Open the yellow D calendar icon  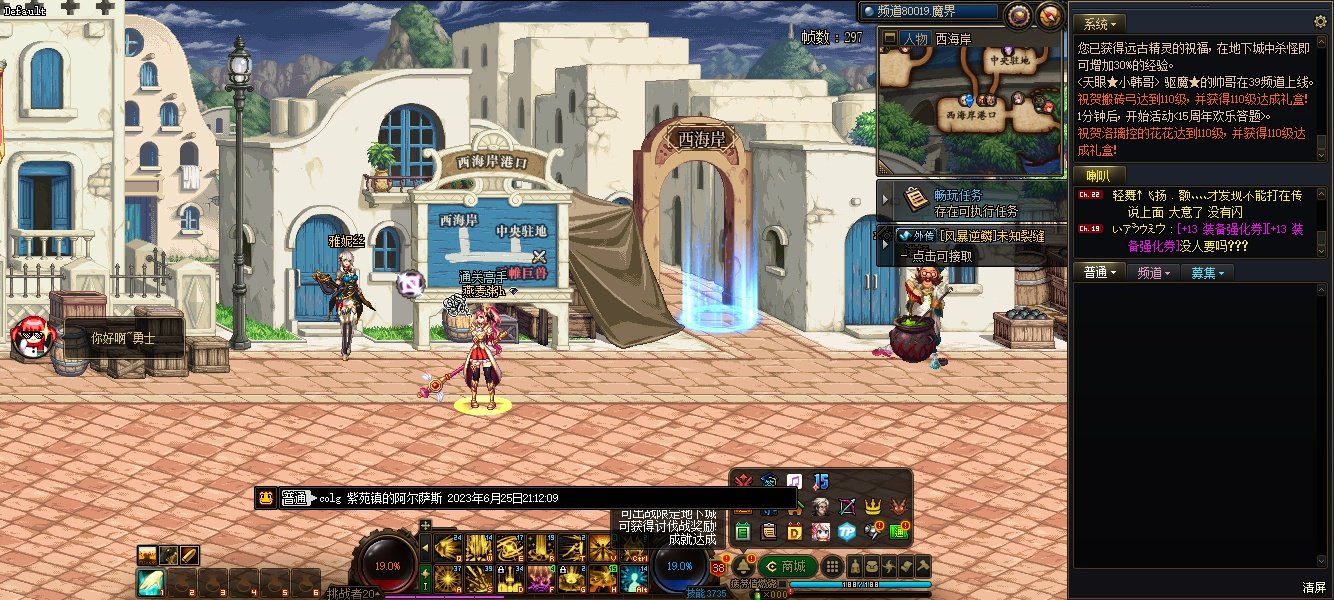[x=794, y=531]
